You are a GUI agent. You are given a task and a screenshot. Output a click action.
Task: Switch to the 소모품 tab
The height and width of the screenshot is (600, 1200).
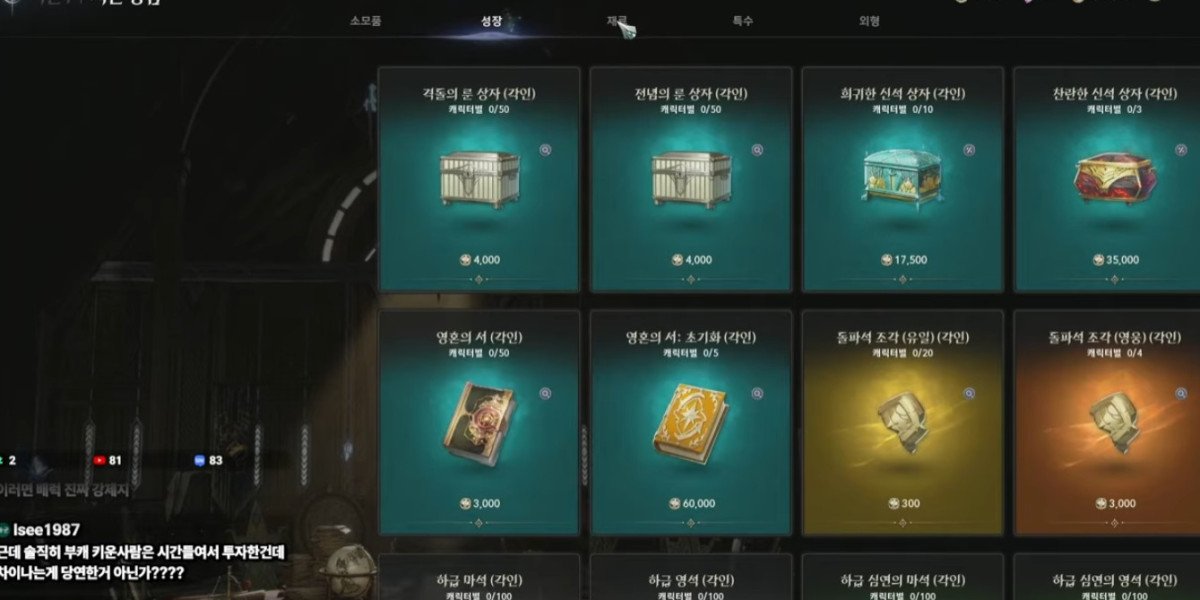click(365, 20)
